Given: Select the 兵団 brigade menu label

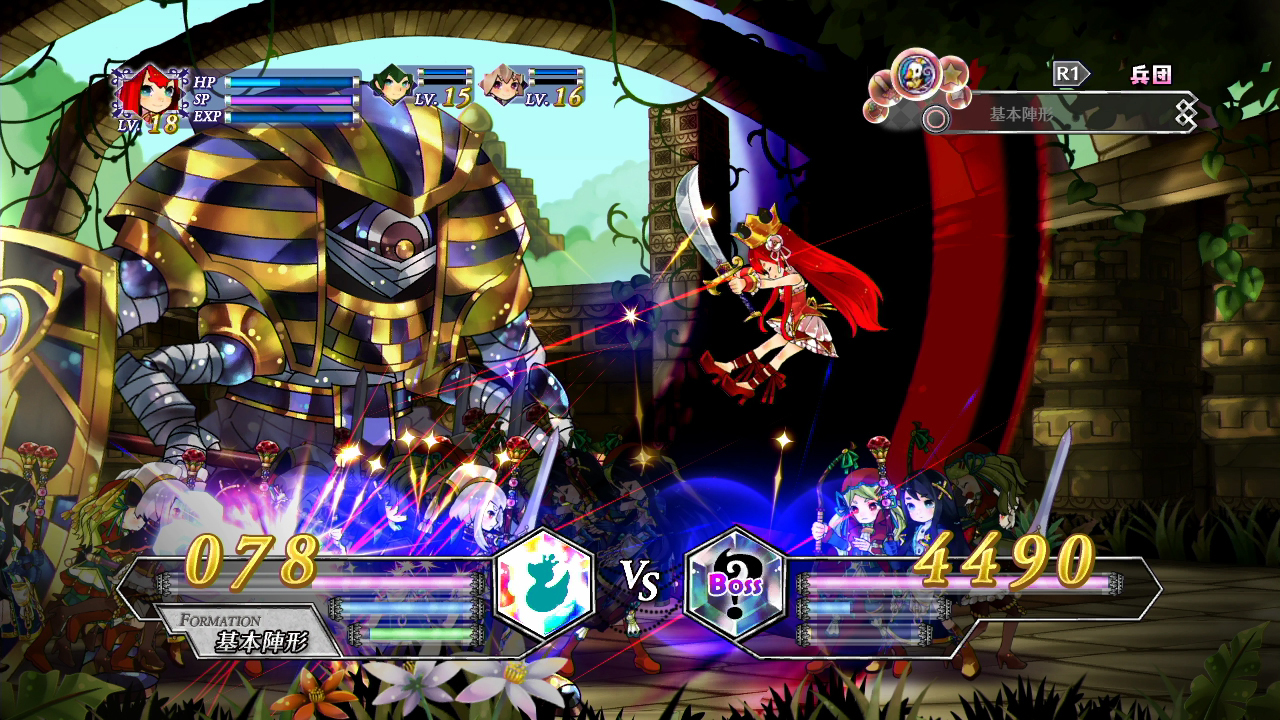Looking at the screenshot, I should point(1149,73).
